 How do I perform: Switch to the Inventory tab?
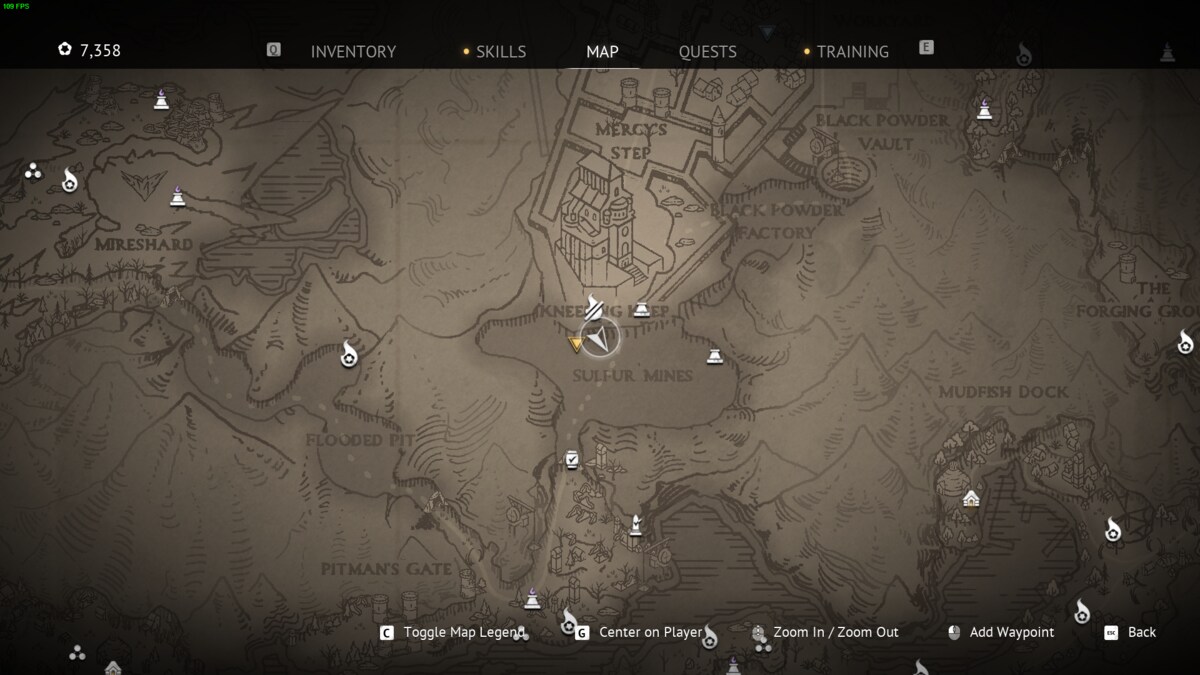pos(353,52)
